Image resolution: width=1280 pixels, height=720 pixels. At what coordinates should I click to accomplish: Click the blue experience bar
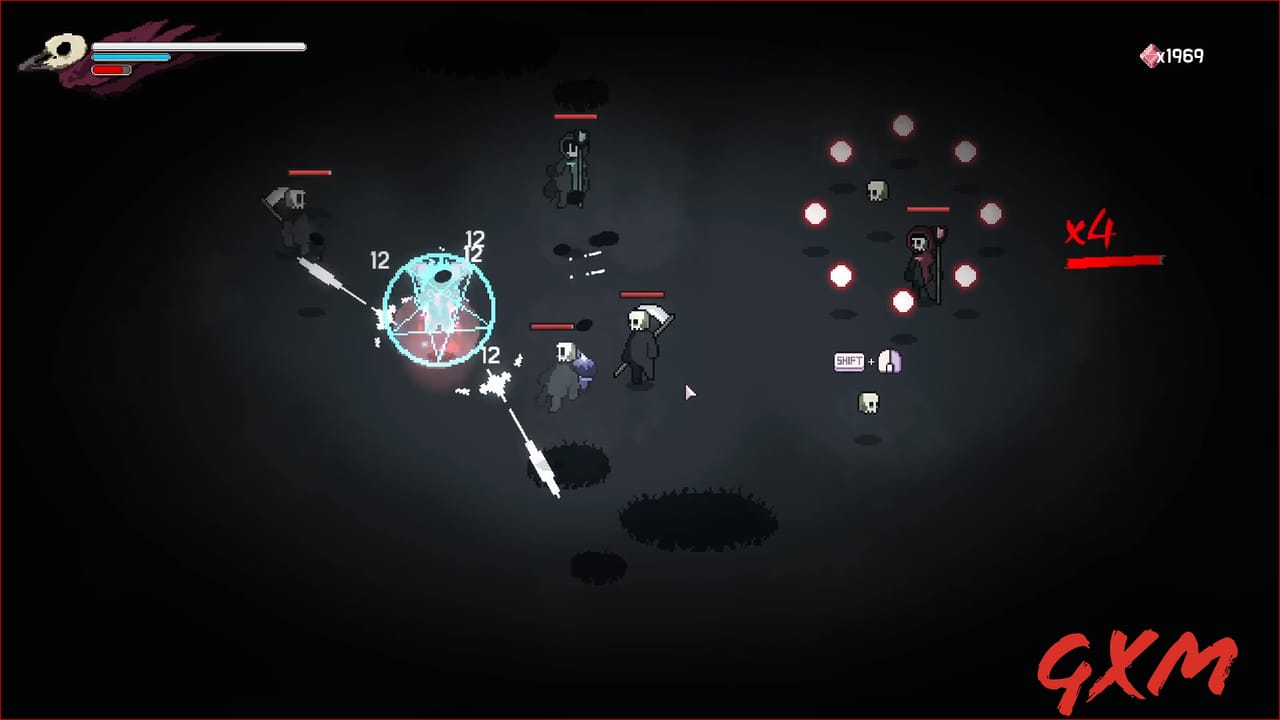coord(130,58)
